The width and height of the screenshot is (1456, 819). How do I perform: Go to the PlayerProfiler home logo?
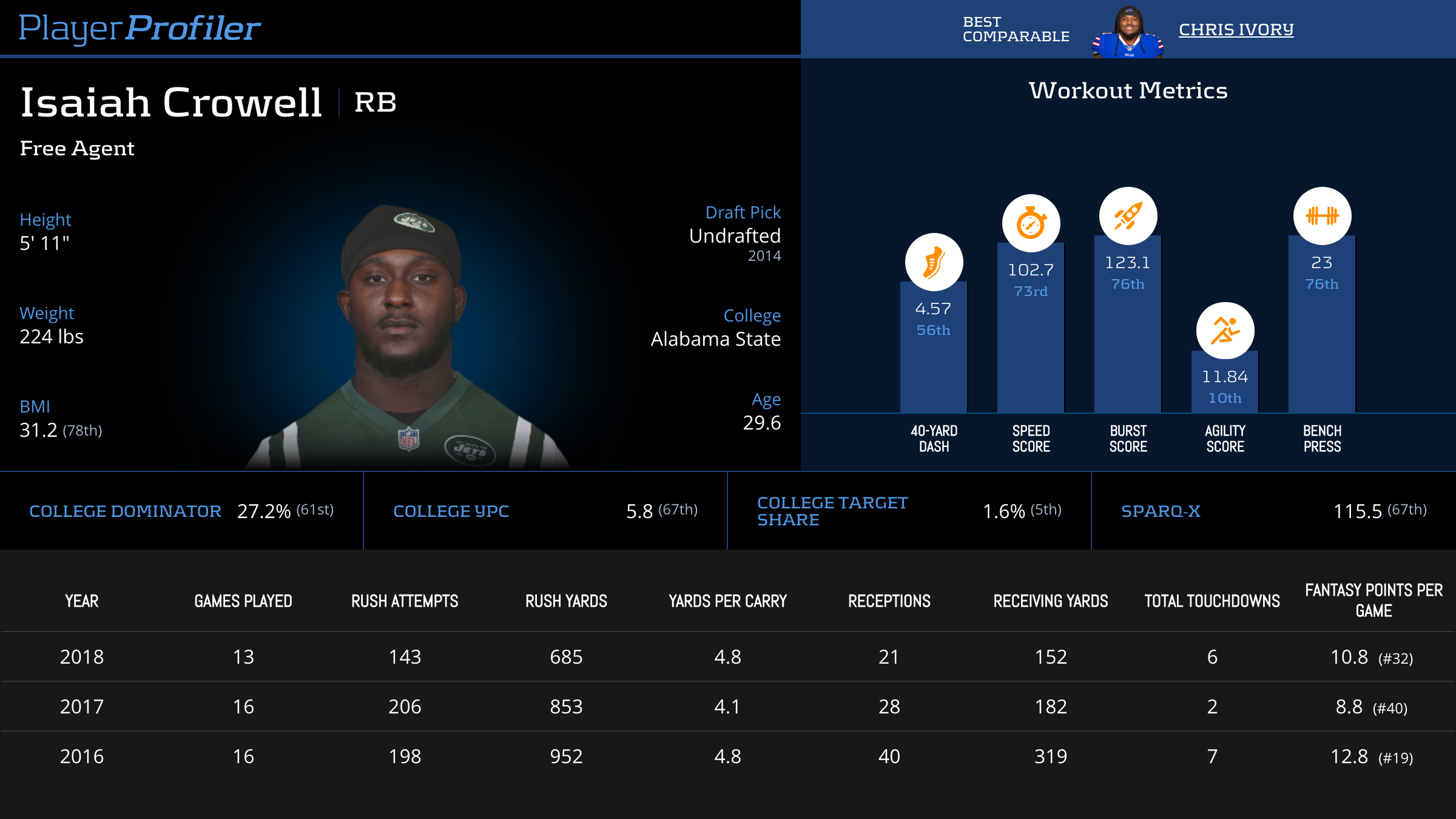140,28
